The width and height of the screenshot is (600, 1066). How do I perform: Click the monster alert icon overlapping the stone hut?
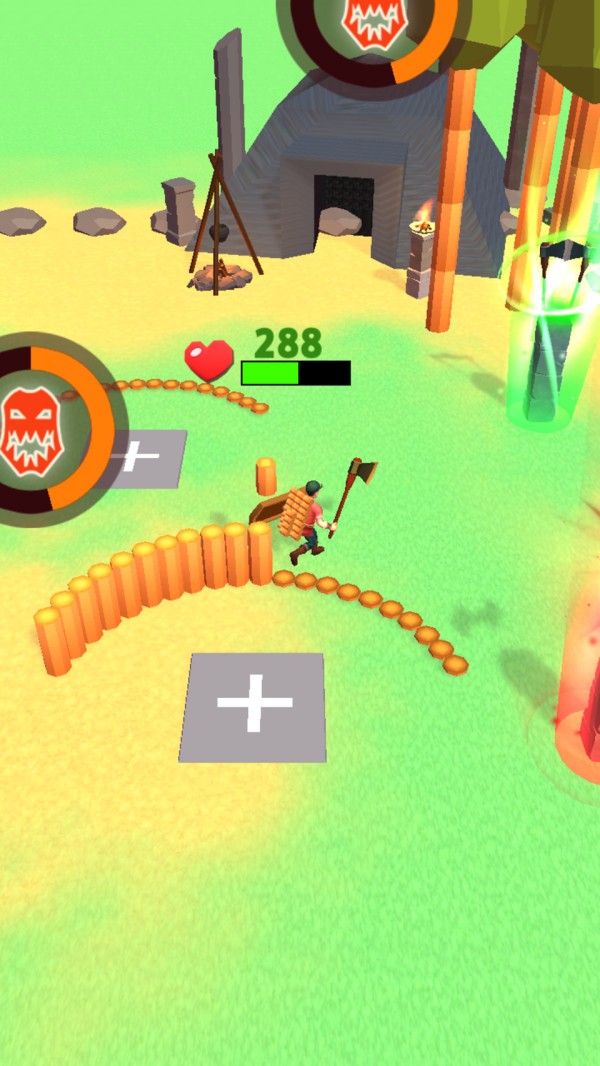click(x=374, y=22)
